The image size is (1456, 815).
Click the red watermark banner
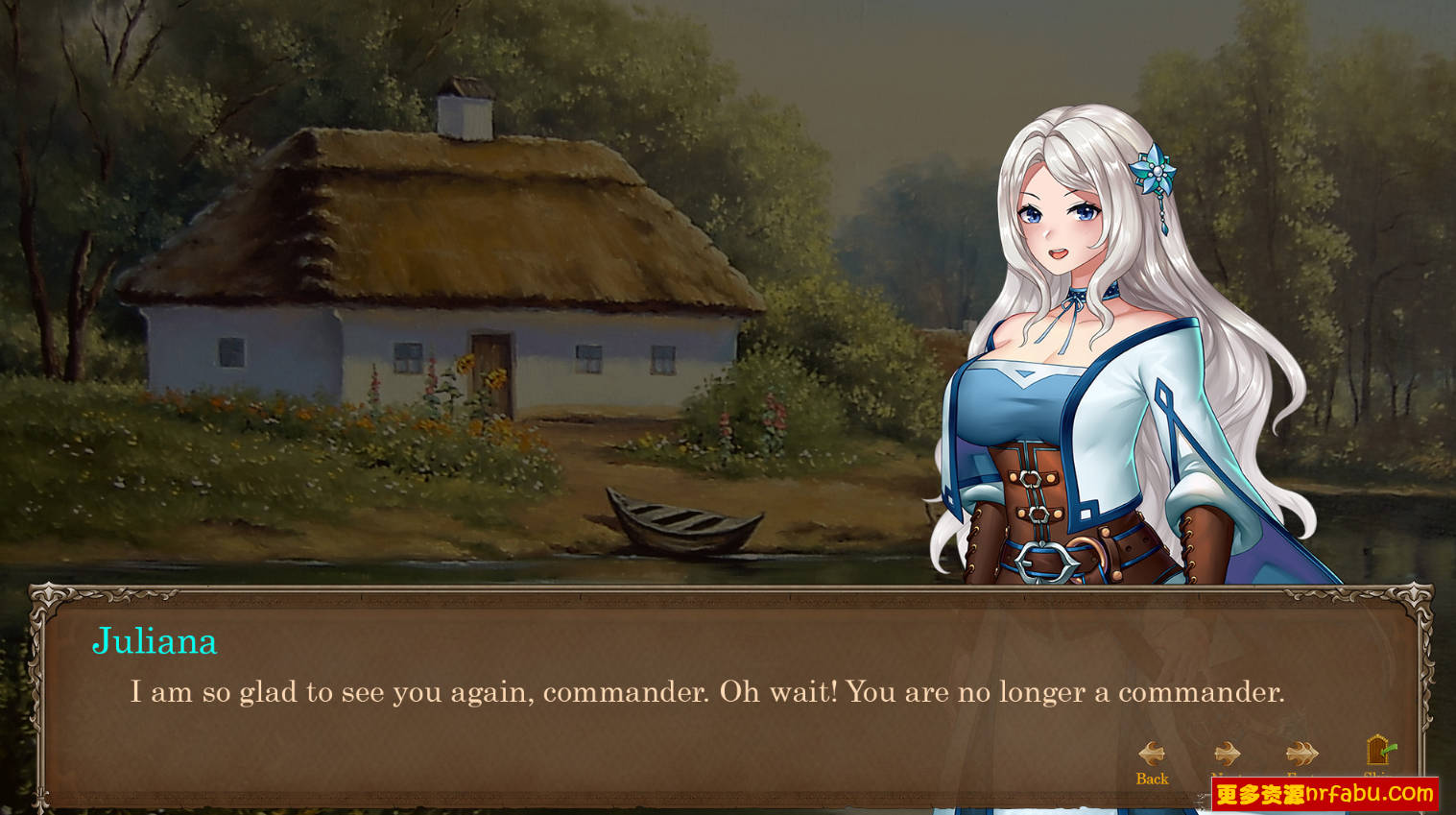[x=1325, y=794]
